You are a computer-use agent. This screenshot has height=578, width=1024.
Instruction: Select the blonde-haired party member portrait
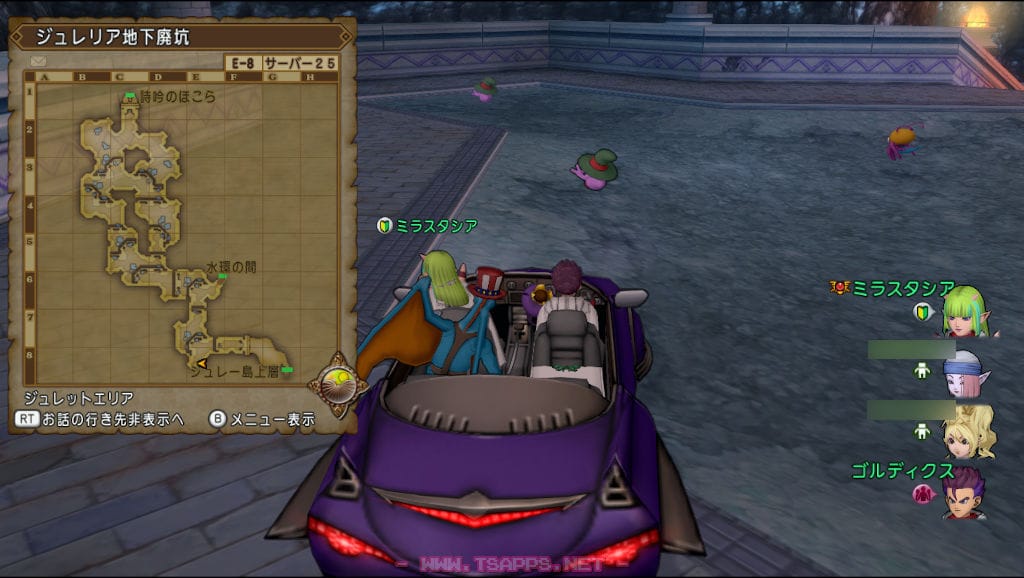968,430
